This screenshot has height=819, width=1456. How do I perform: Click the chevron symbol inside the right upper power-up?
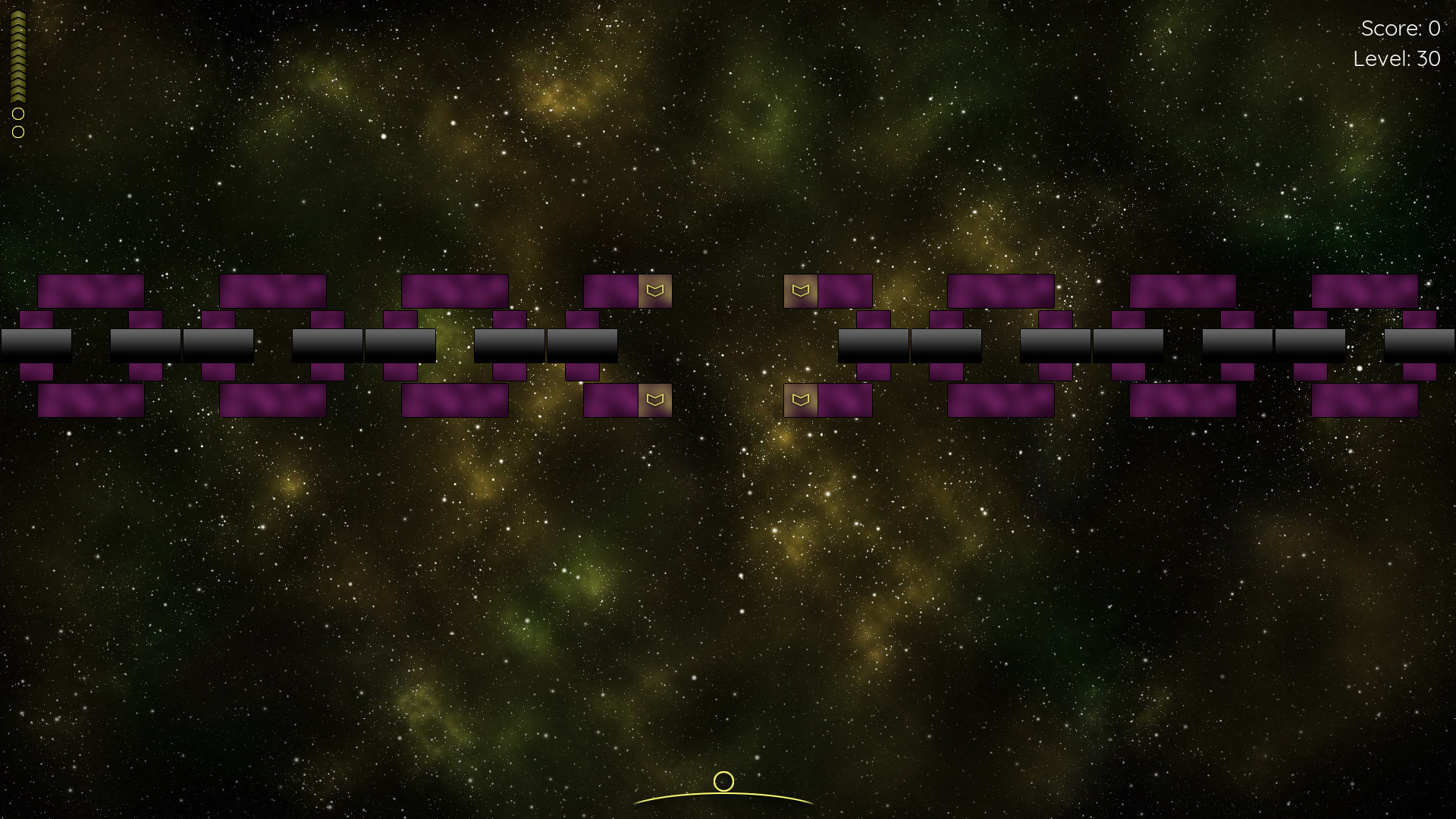pyautogui.click(x=800, y=289)
